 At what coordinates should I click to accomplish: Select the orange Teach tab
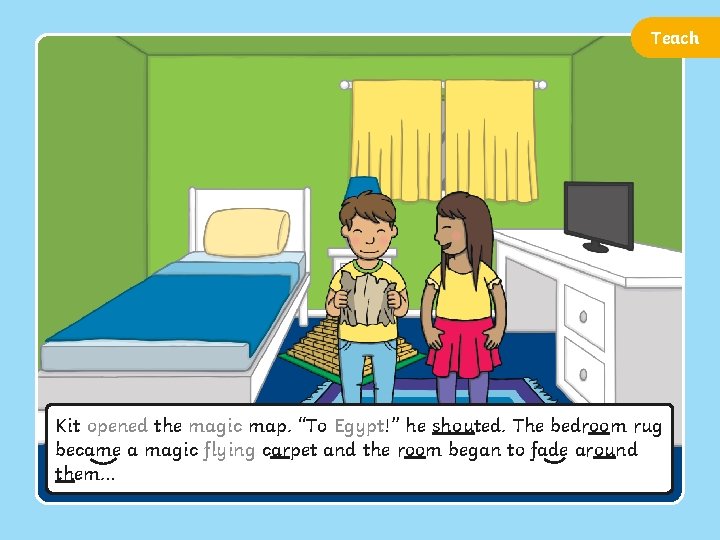(674, 38)
